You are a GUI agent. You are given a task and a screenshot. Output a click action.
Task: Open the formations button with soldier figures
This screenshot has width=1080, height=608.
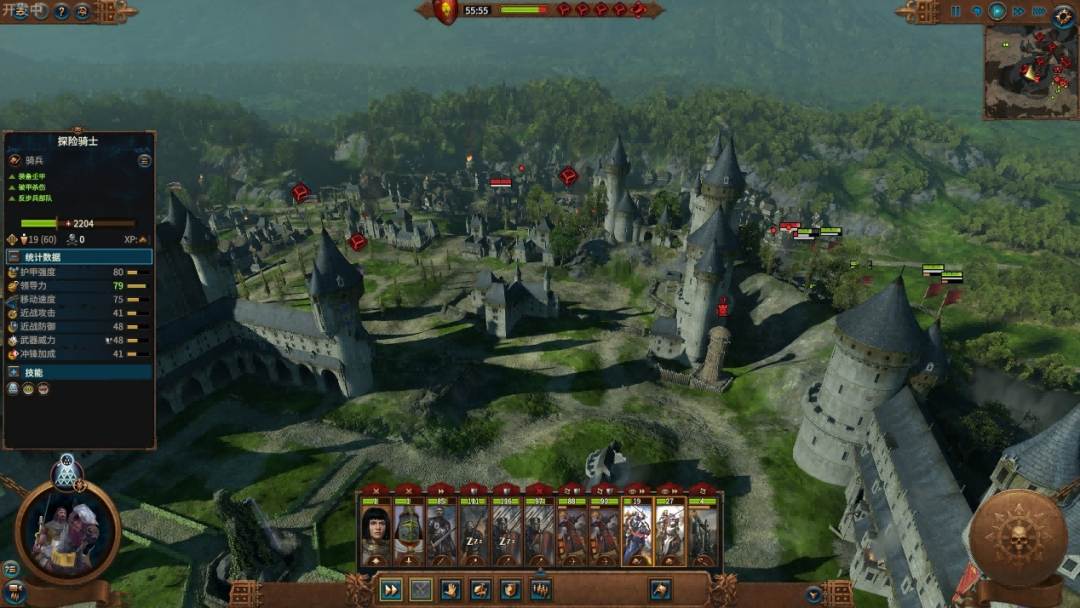click(541, 590)
